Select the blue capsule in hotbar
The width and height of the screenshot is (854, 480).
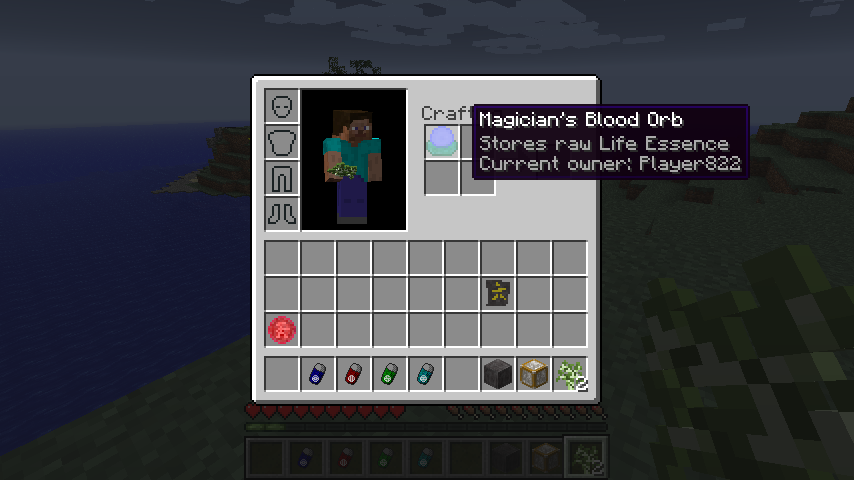(x=318, y=374)
